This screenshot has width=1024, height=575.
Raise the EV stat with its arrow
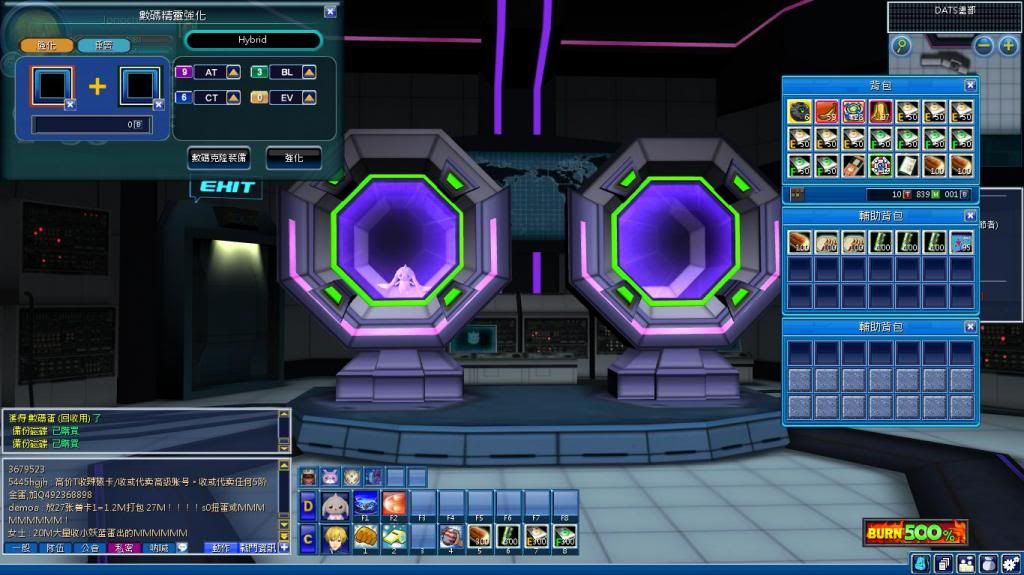pos(309,97)
